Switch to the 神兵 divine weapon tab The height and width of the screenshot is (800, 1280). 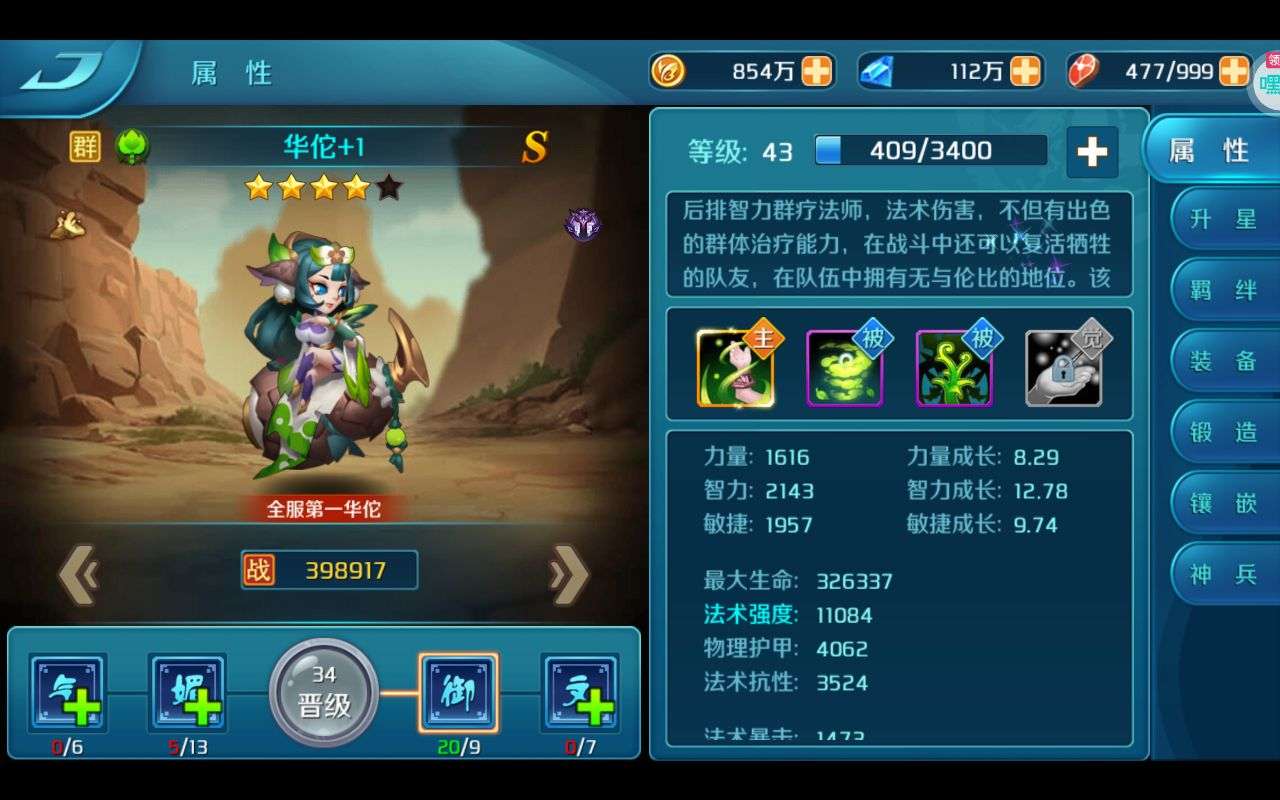point(1223,574)
